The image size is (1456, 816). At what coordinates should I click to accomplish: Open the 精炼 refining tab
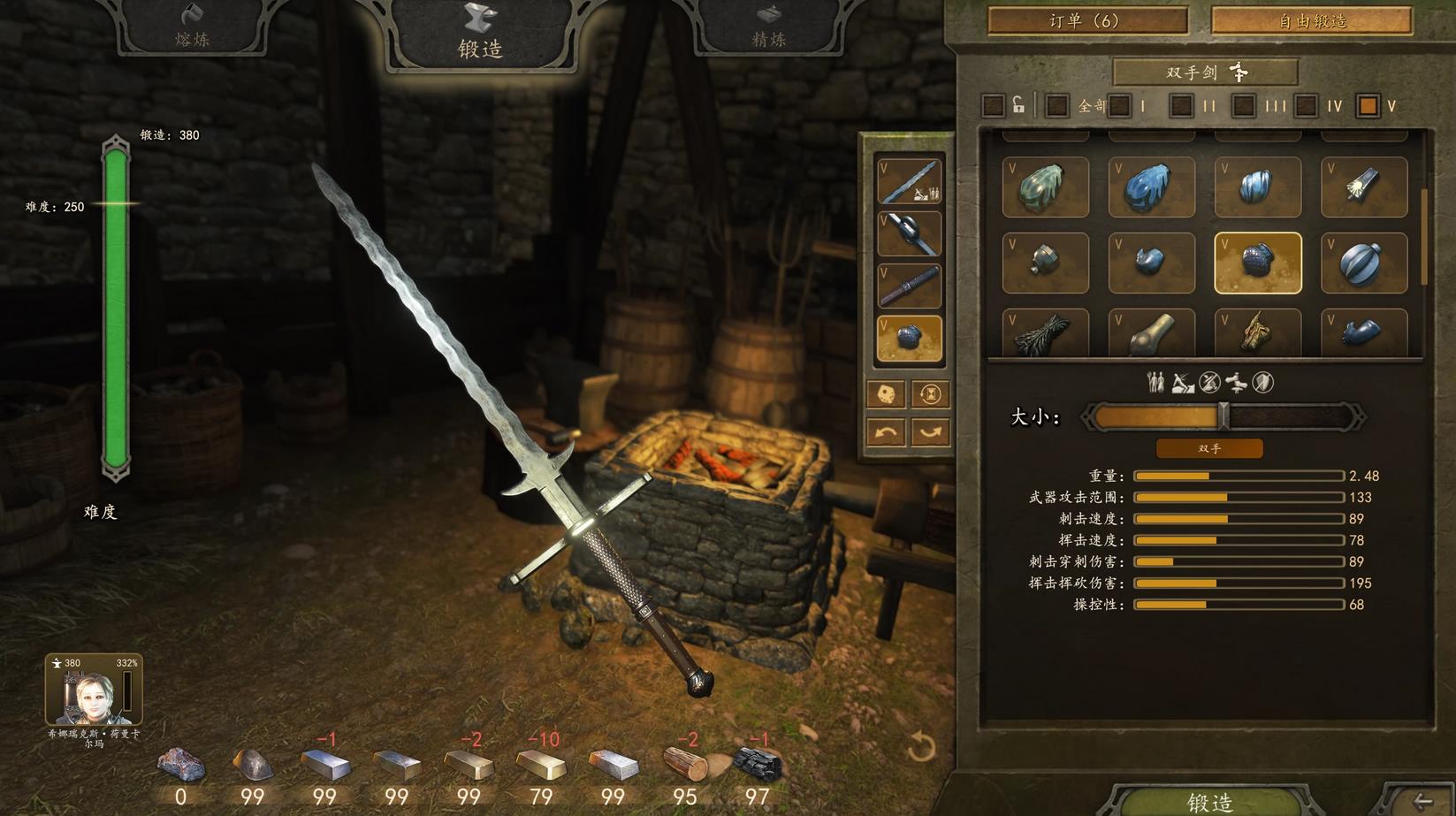(x=768, y=27)
